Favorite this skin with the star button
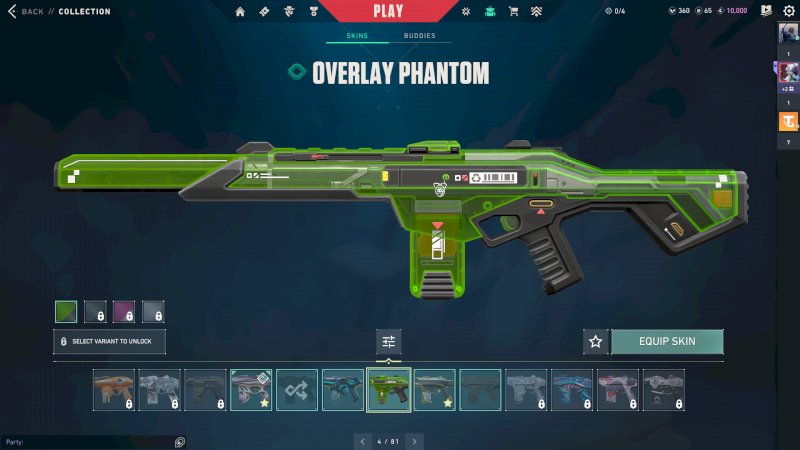The width and height of the screenshot is (800, 450). (596, 342)
